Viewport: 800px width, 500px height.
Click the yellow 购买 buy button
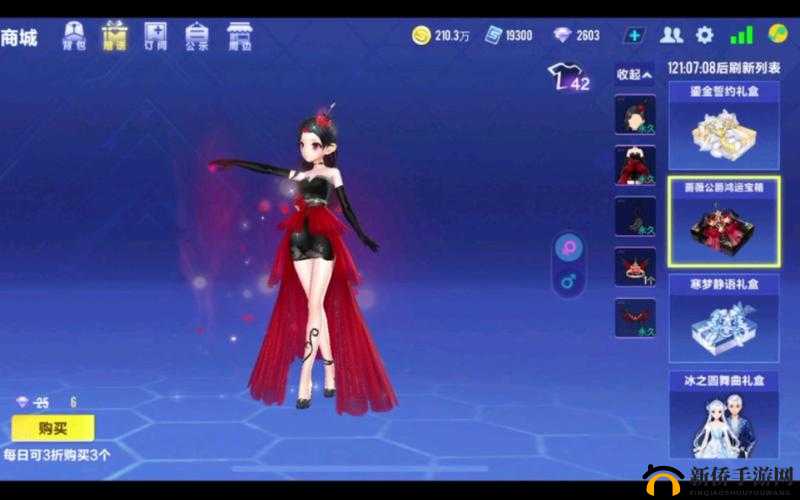(52, 428)
